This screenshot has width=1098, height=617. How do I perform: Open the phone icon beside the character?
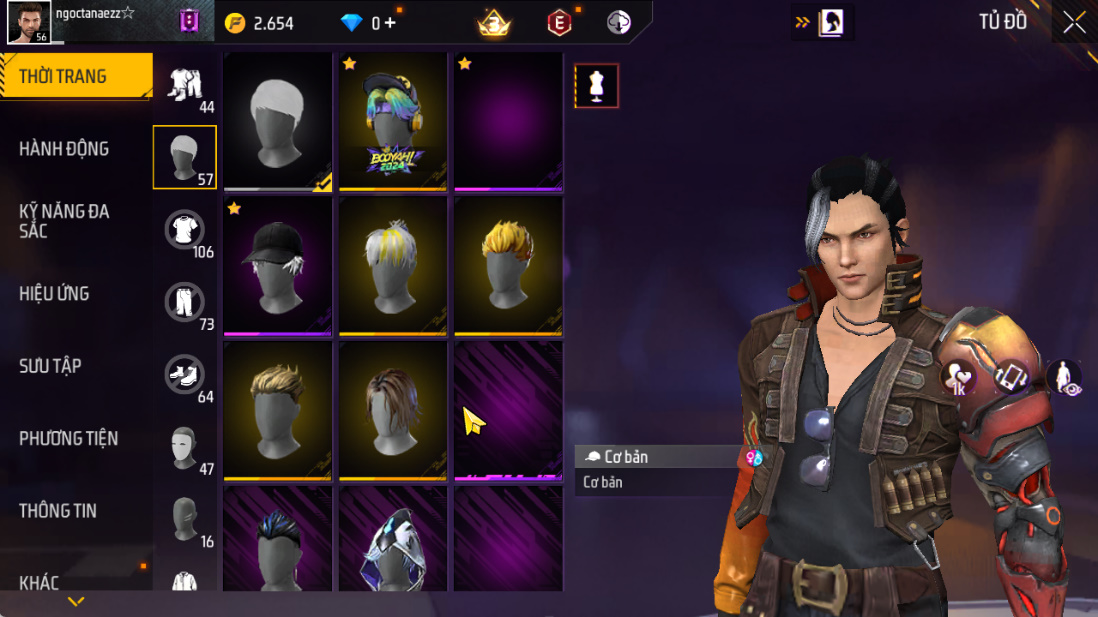(1011, 377)
